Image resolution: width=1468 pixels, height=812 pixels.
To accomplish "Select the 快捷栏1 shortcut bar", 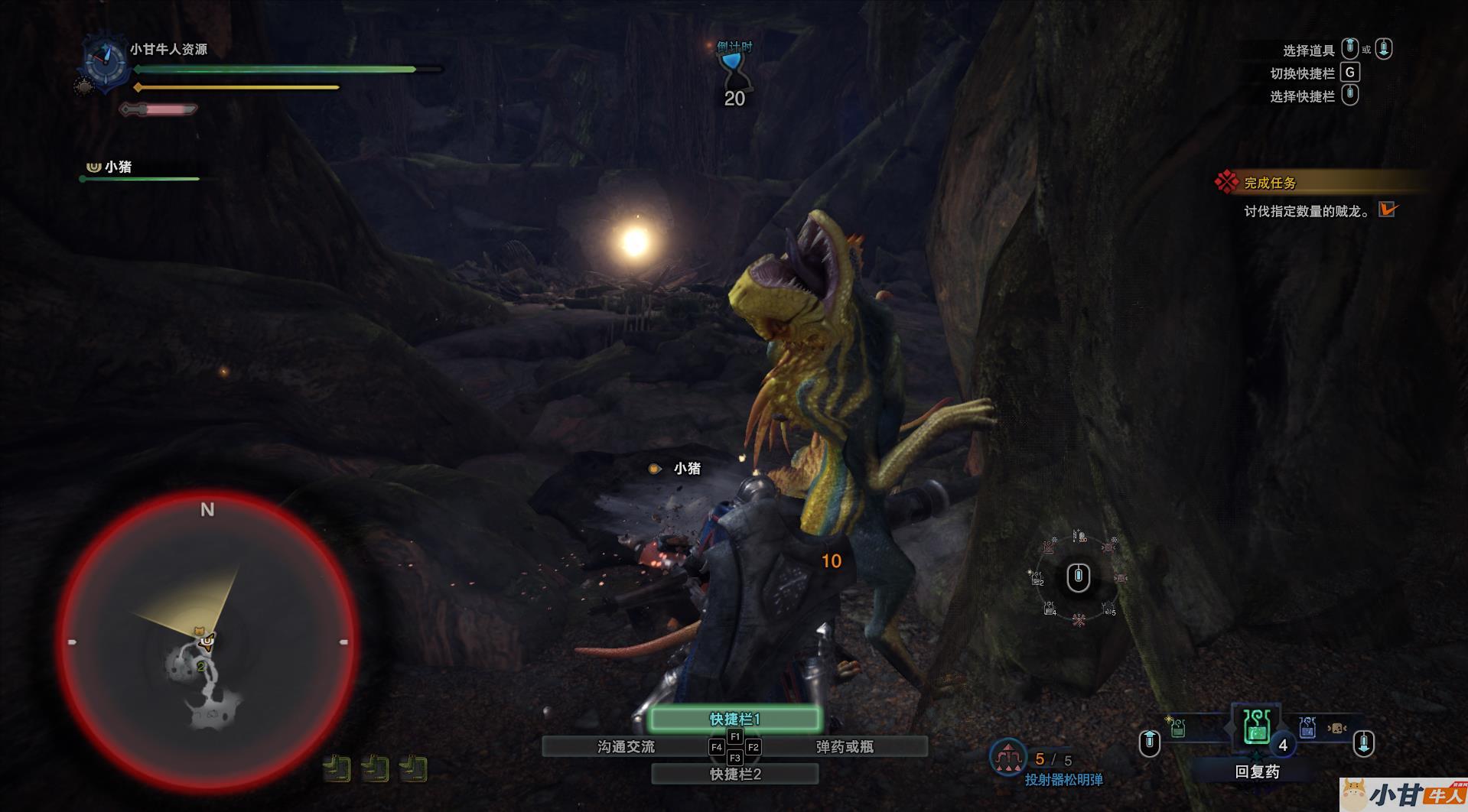I will [734, 719].
